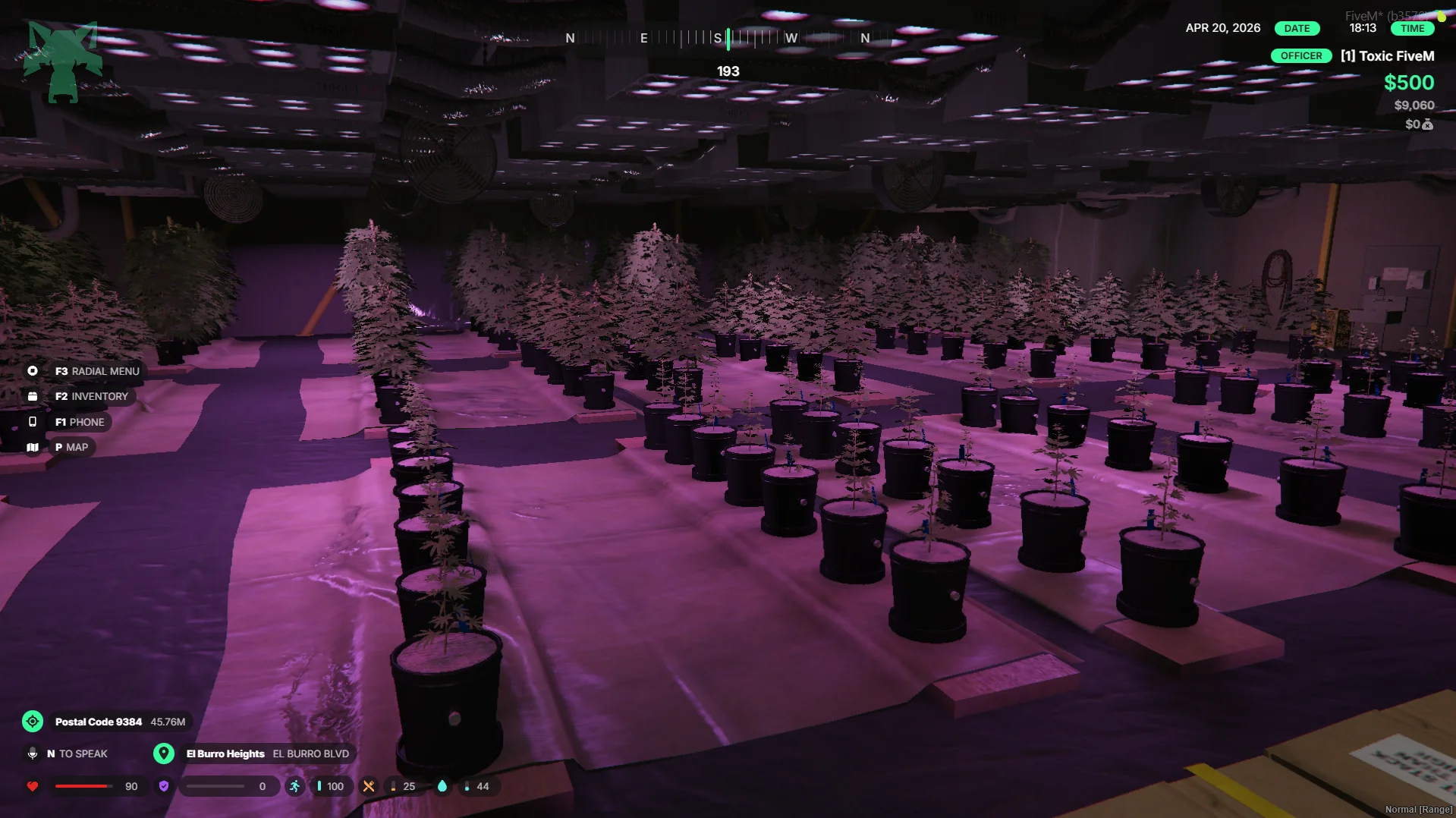Click the green Postal Code crosshair icon

pyautogui.click(x=33, y=722)
